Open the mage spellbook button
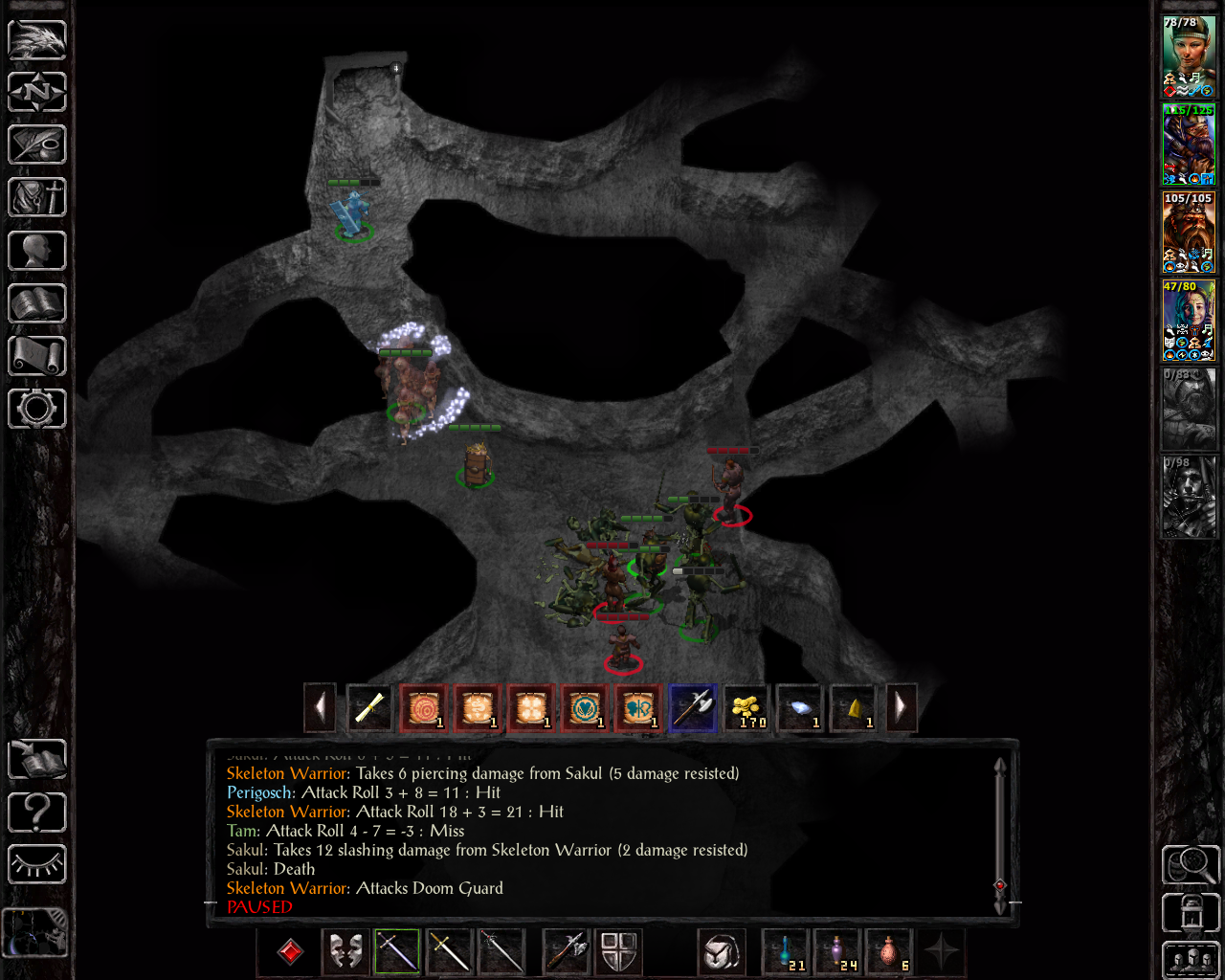This screenshot has height=980, width=1225. click(37, 303)
